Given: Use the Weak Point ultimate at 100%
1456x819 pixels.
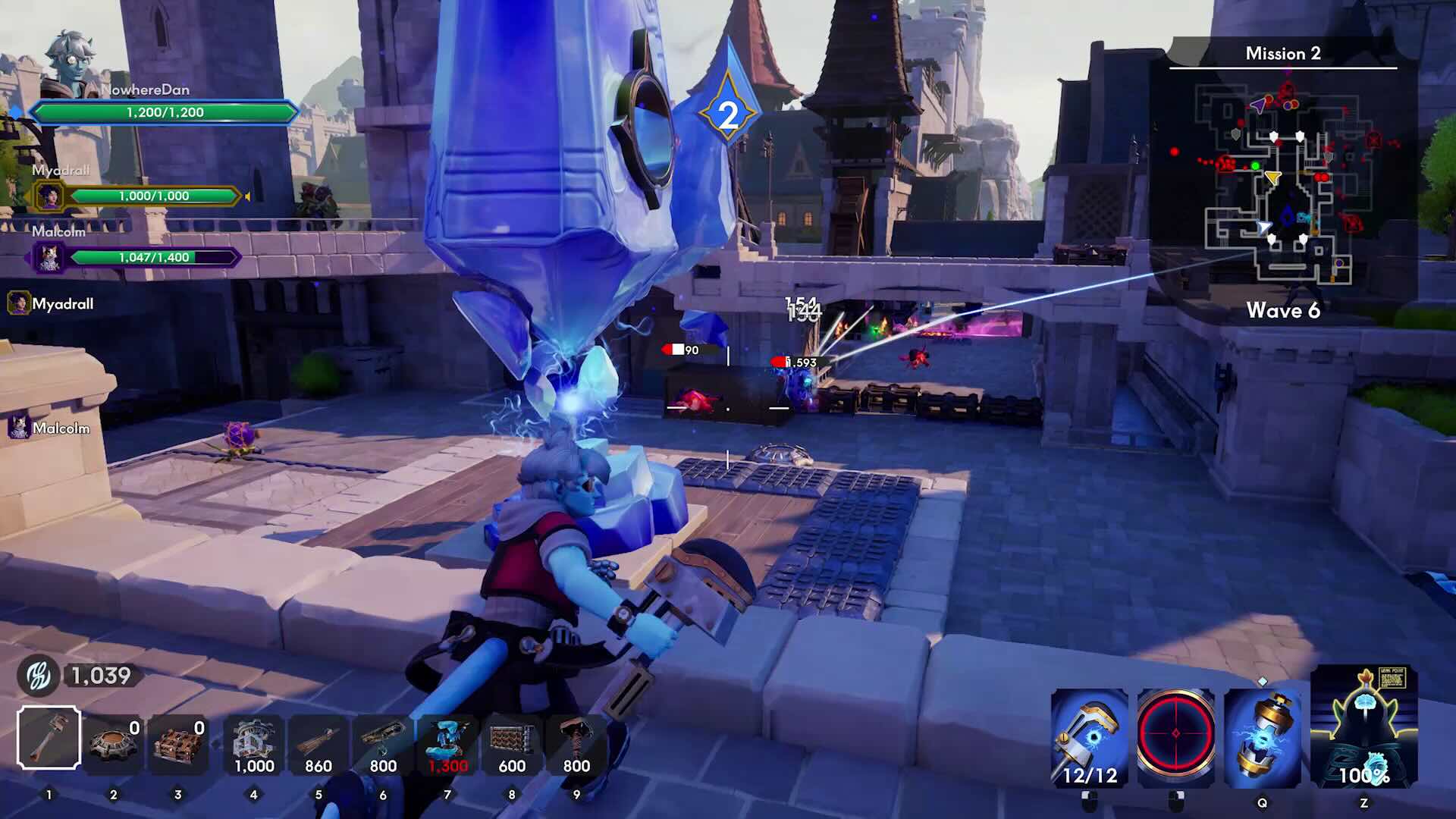Looking at the screenshot, I should point(1364,728).
